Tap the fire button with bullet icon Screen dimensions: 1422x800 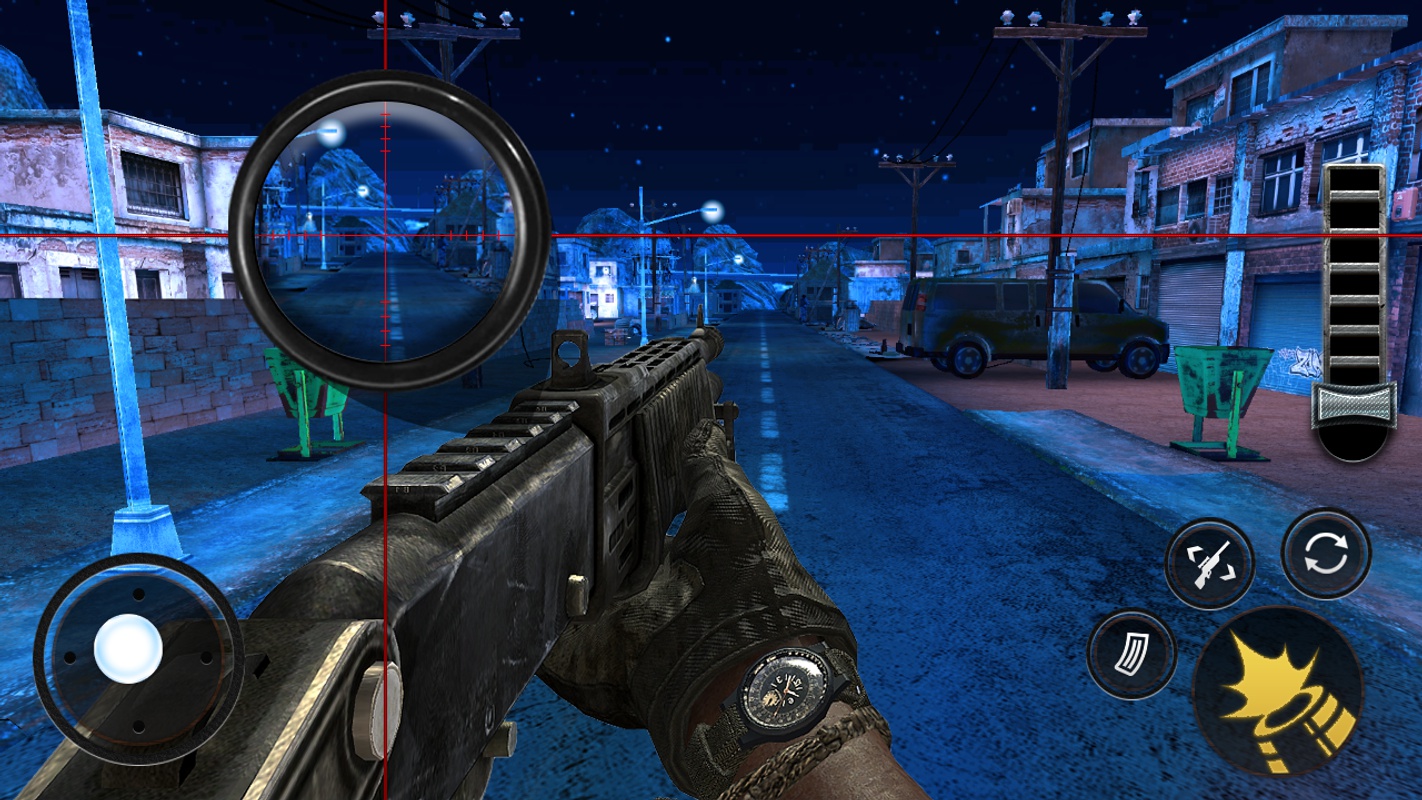pos(1277,692)
